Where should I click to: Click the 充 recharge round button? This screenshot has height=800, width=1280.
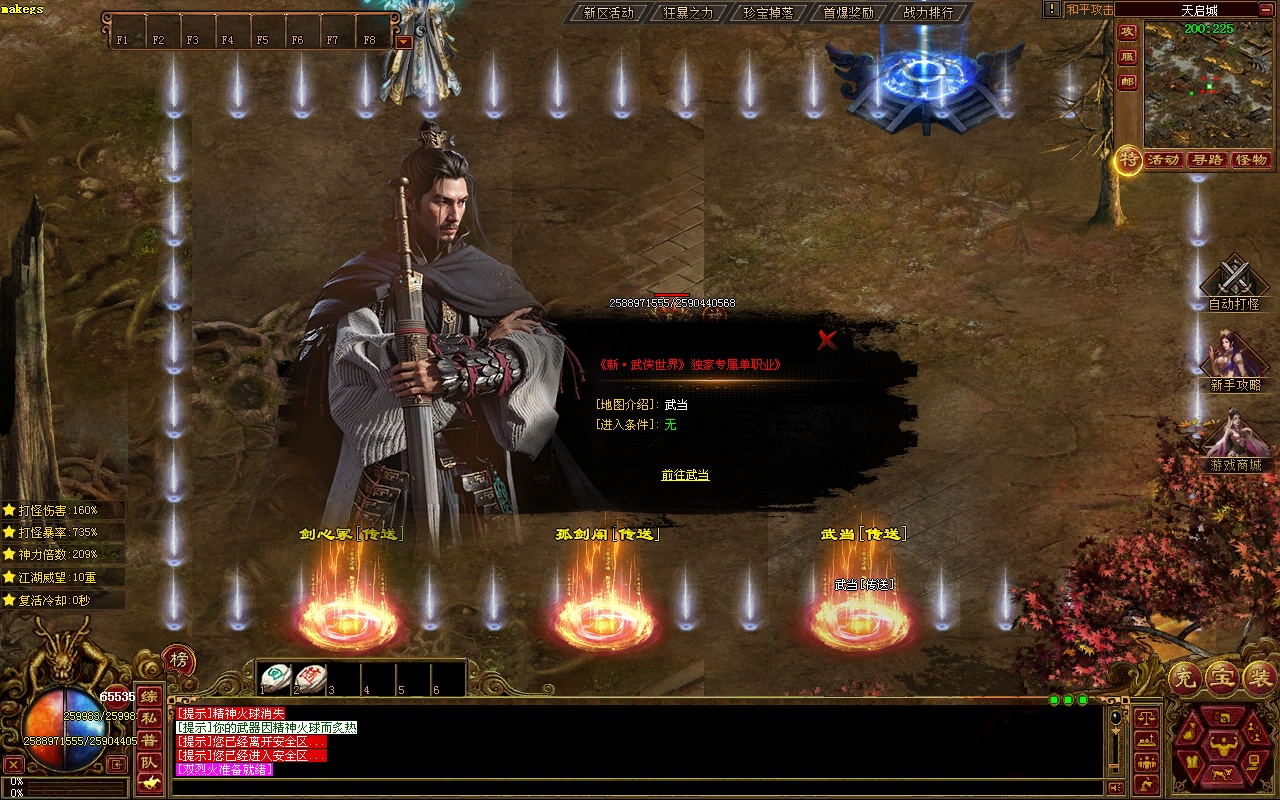pyautogui.click(x=1185, y=679)
